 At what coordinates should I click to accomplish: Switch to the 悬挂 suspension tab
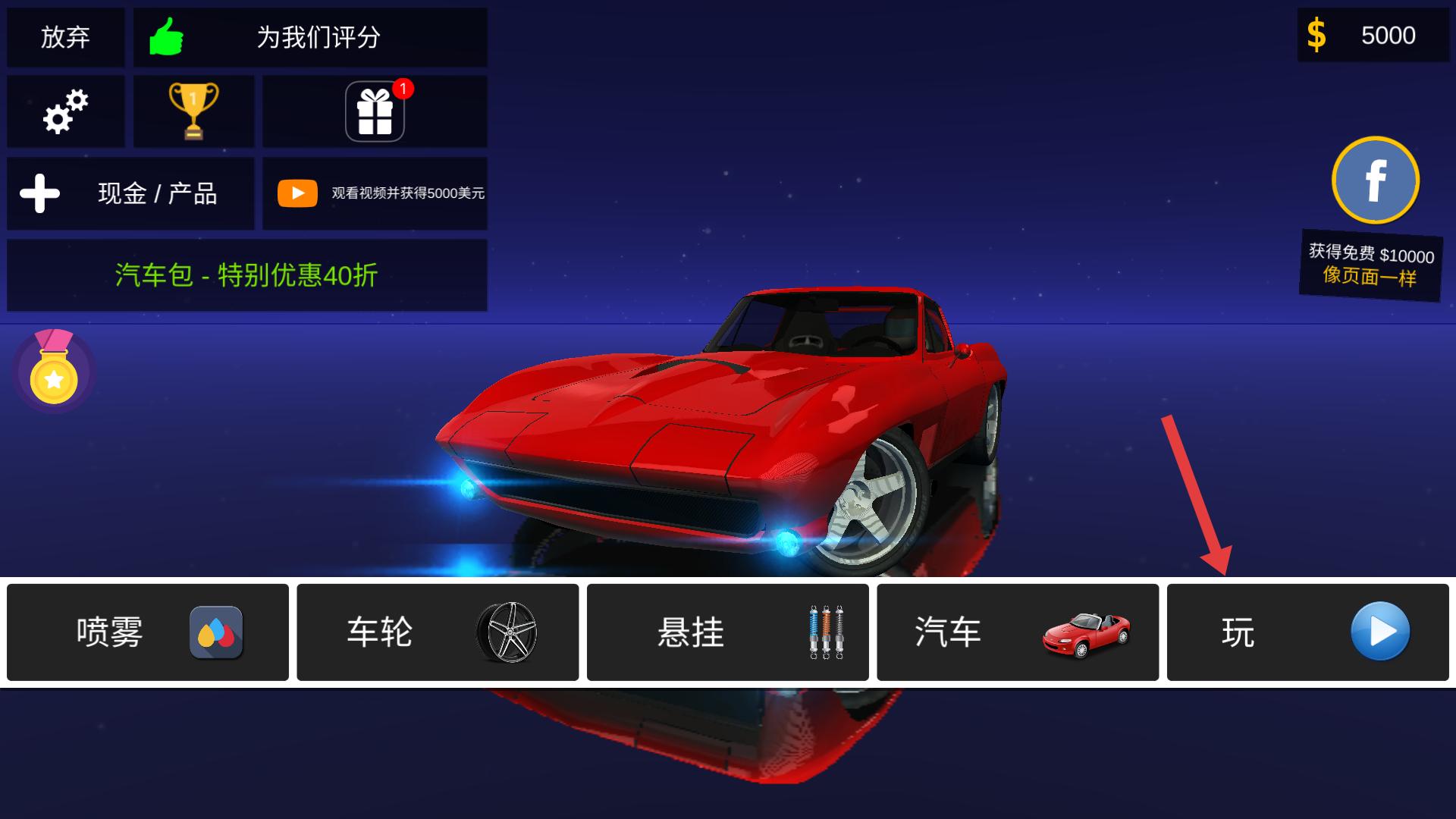[728, 632]
